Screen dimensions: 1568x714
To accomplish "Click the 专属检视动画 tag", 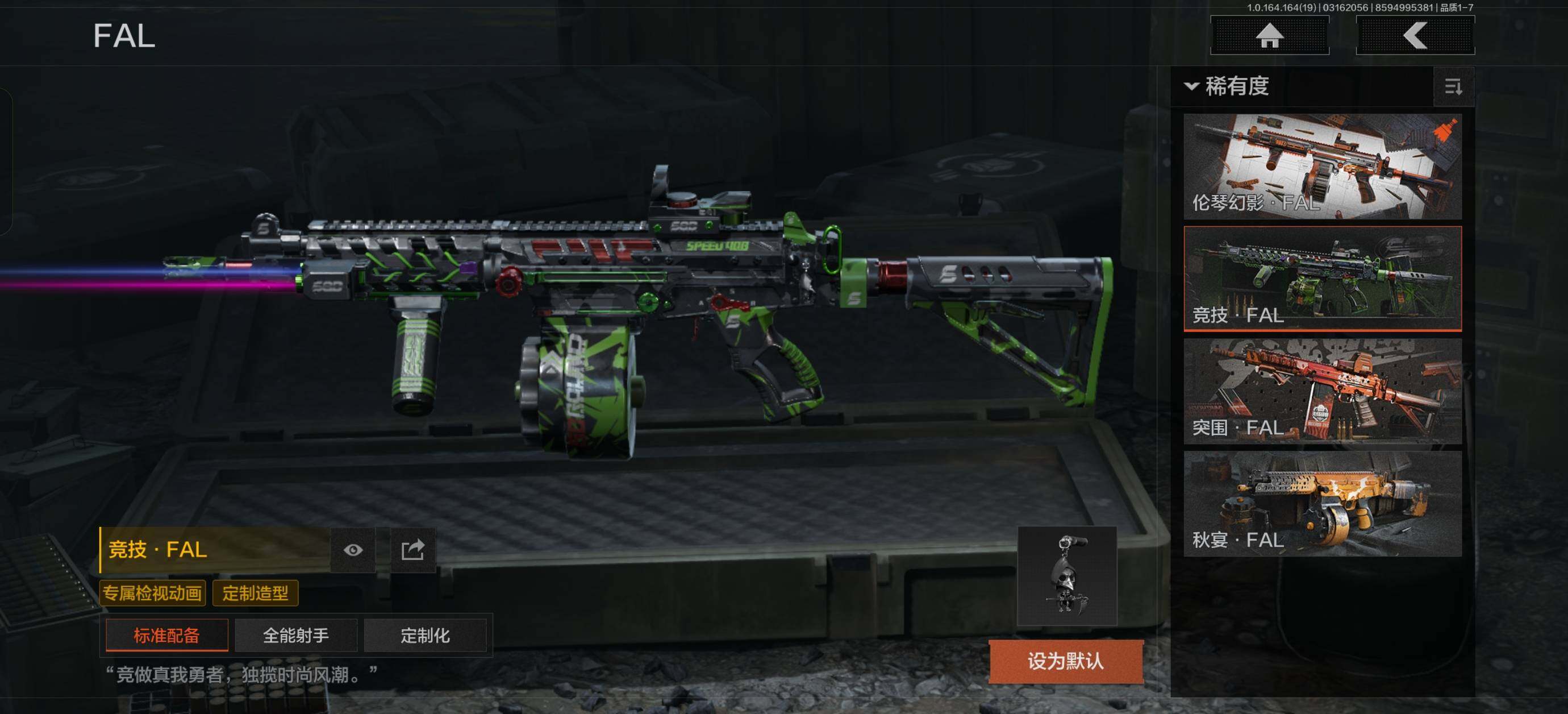I will [x=152, y=593].
